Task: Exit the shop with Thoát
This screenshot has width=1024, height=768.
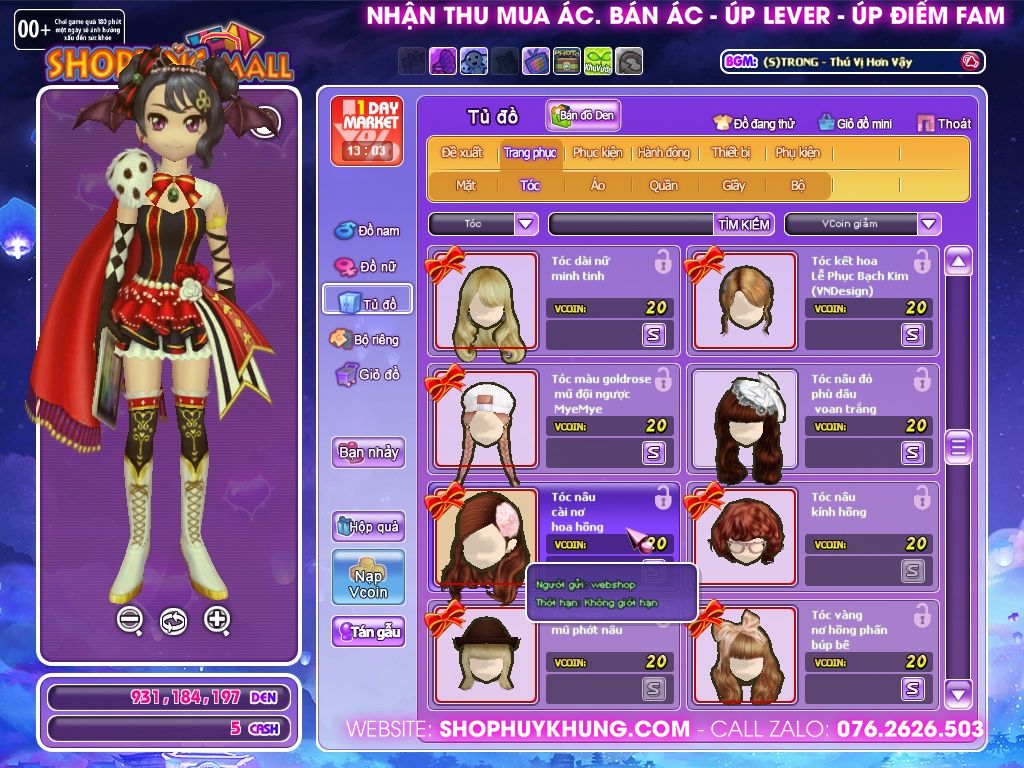Action: tap(943, 123)
